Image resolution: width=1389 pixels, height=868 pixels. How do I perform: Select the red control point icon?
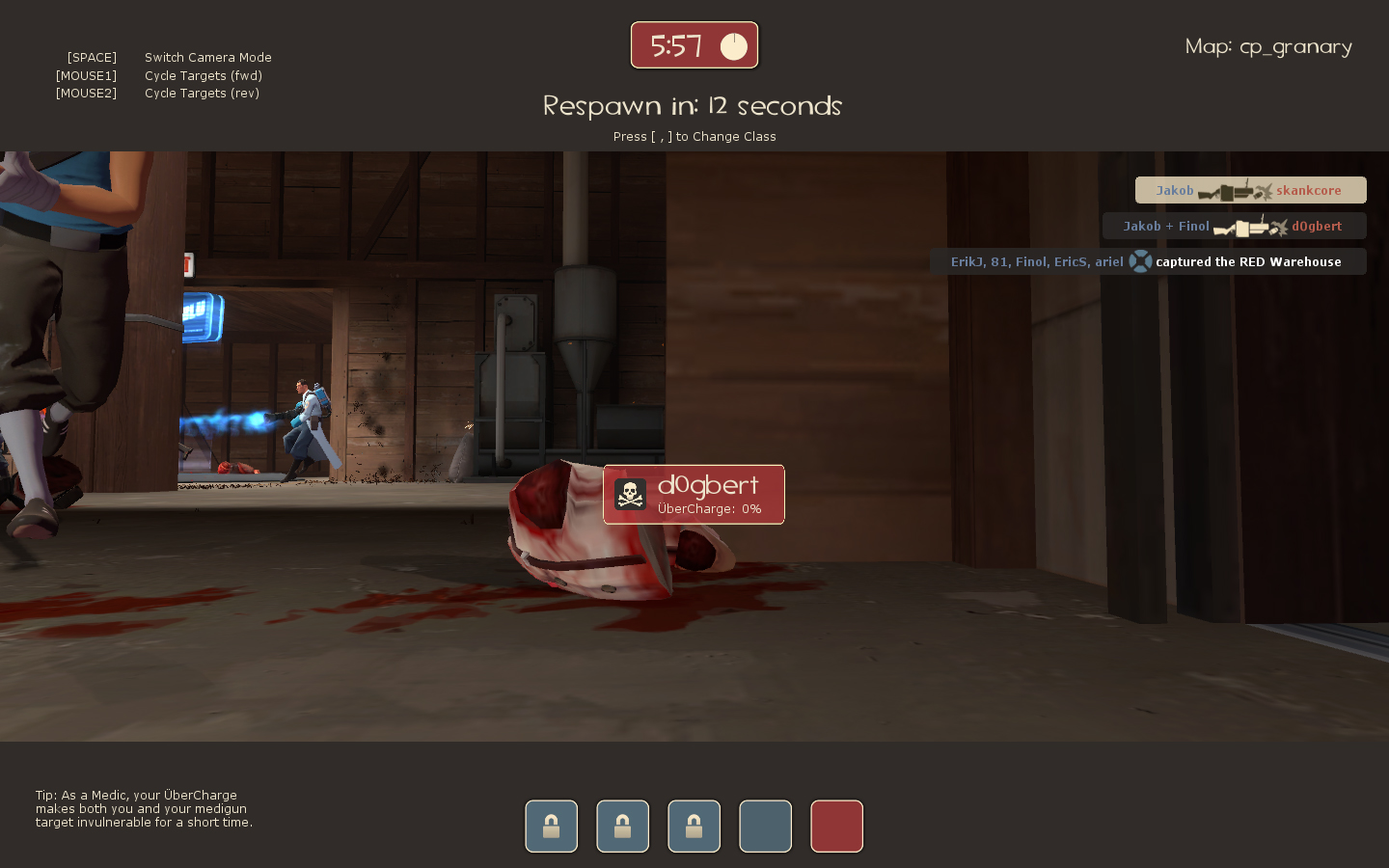click(x=836, y=827)
